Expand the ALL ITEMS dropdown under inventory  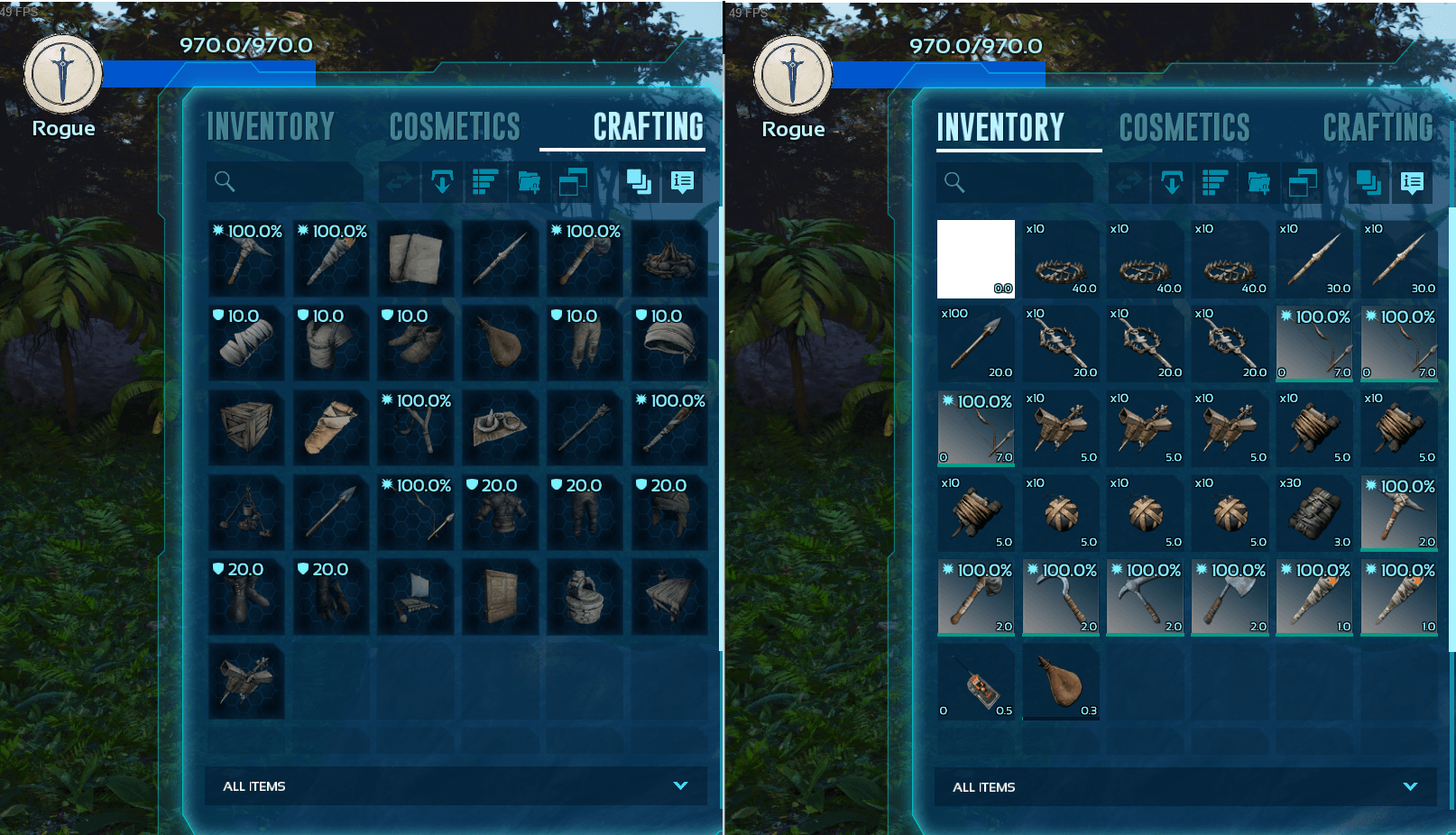coord(1184,786)
